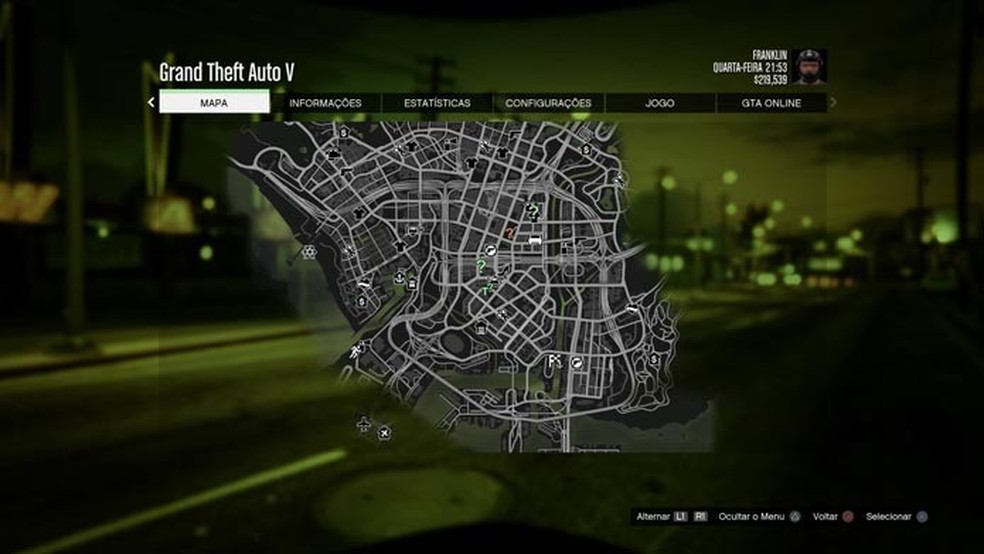Select the running figure marker on map
The width and height of the screenshot is (984, 554).
tap(357, 350)
